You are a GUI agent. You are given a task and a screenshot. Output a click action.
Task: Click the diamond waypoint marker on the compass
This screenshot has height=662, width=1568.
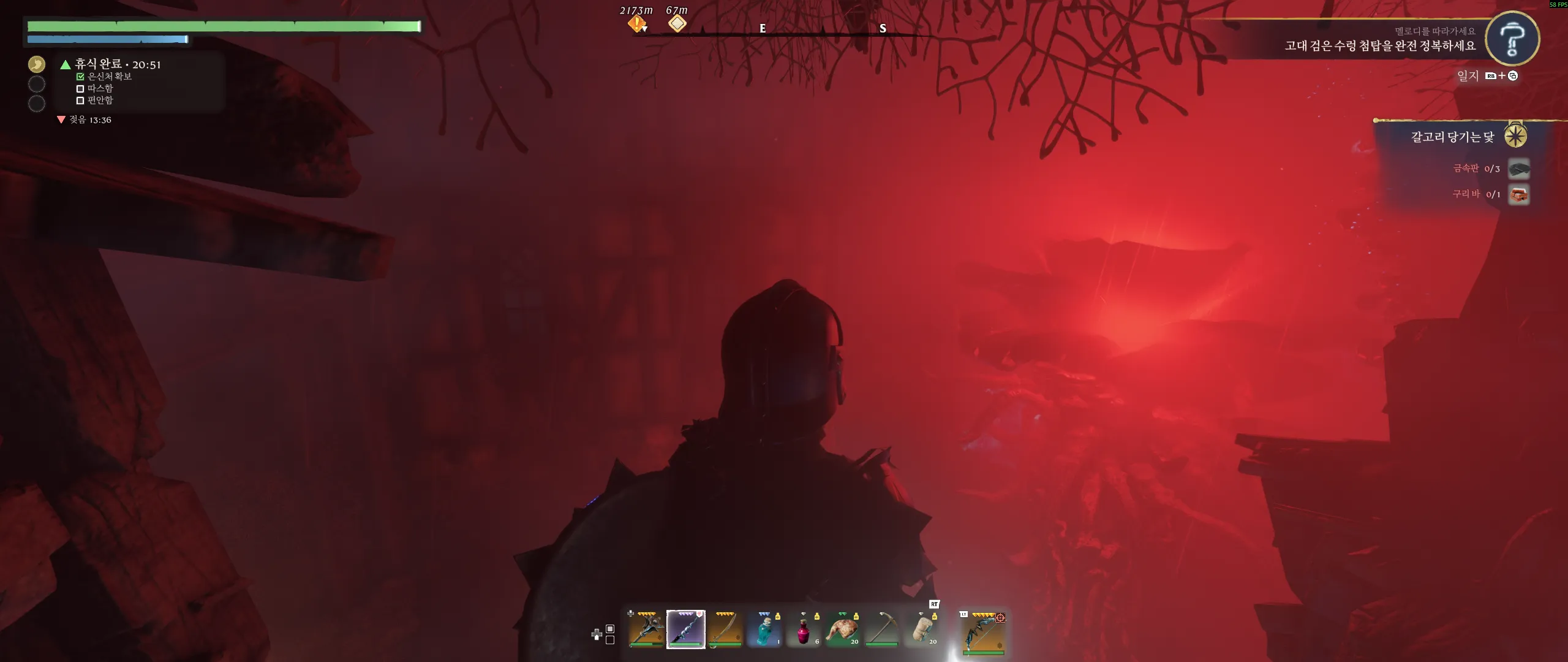(677, 24)
